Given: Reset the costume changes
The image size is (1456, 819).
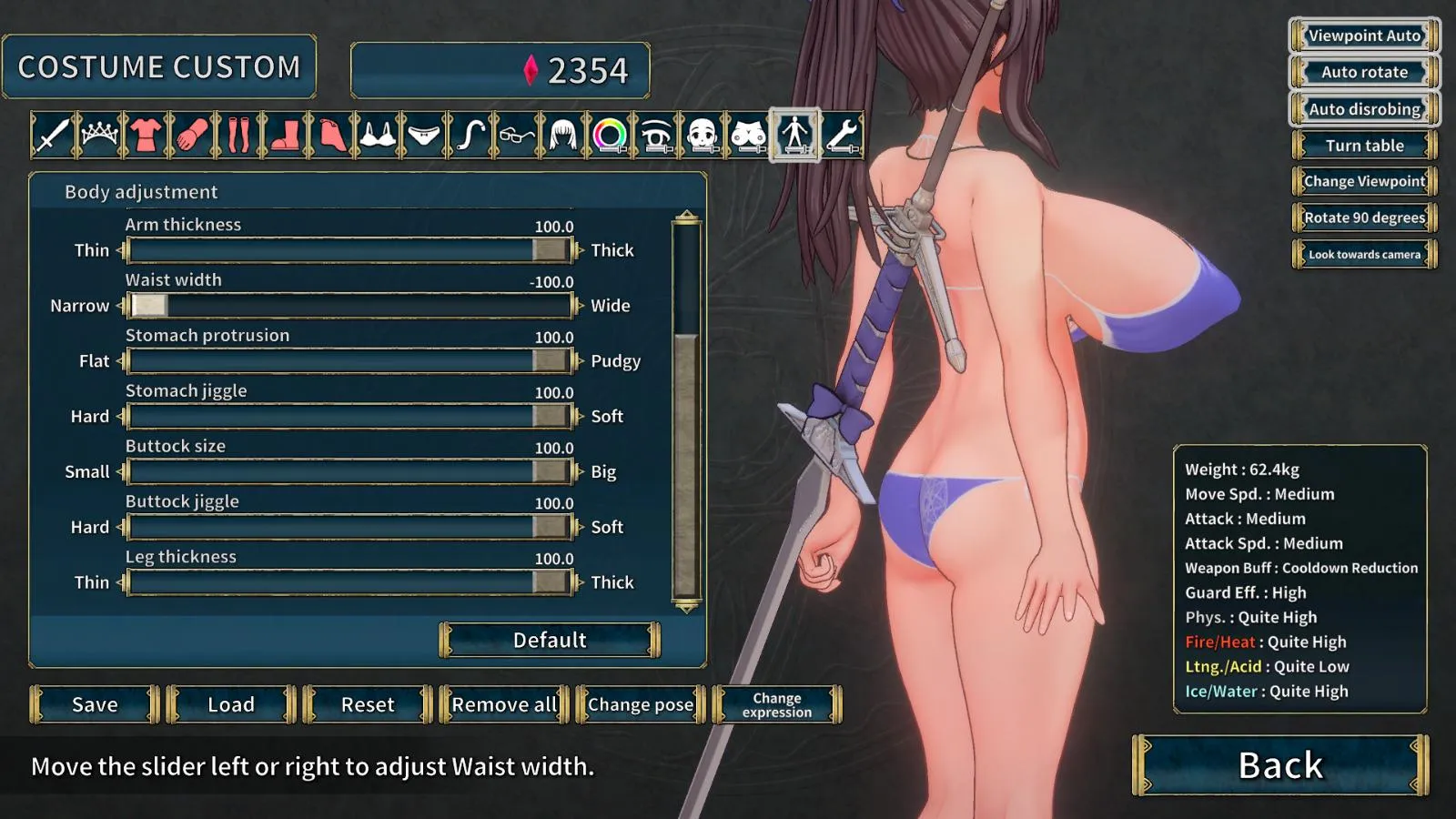Looking at the screenshot, I should pyautogui.click(x=368, y=704).
